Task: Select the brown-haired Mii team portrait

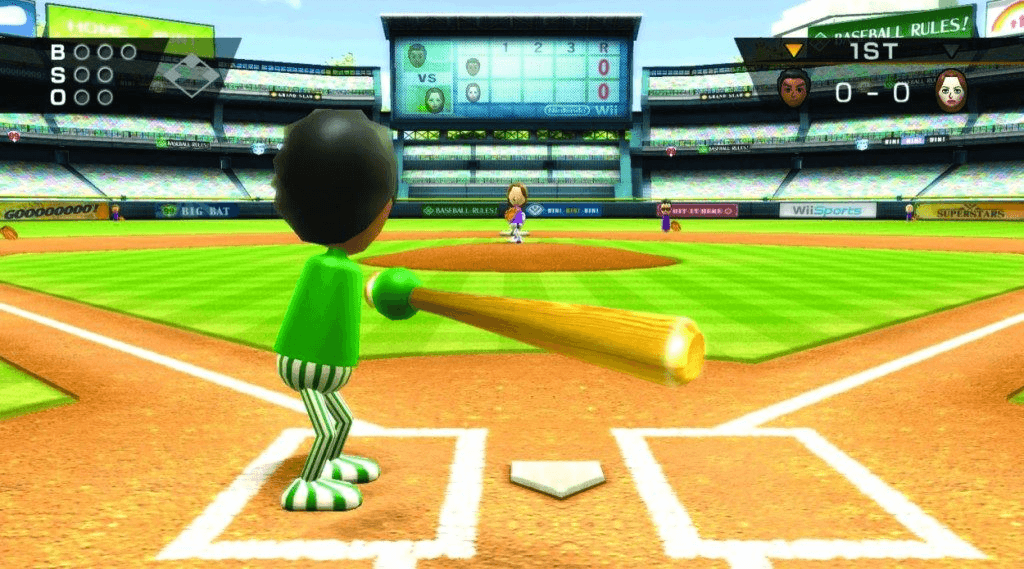Action: coord(951,90)
